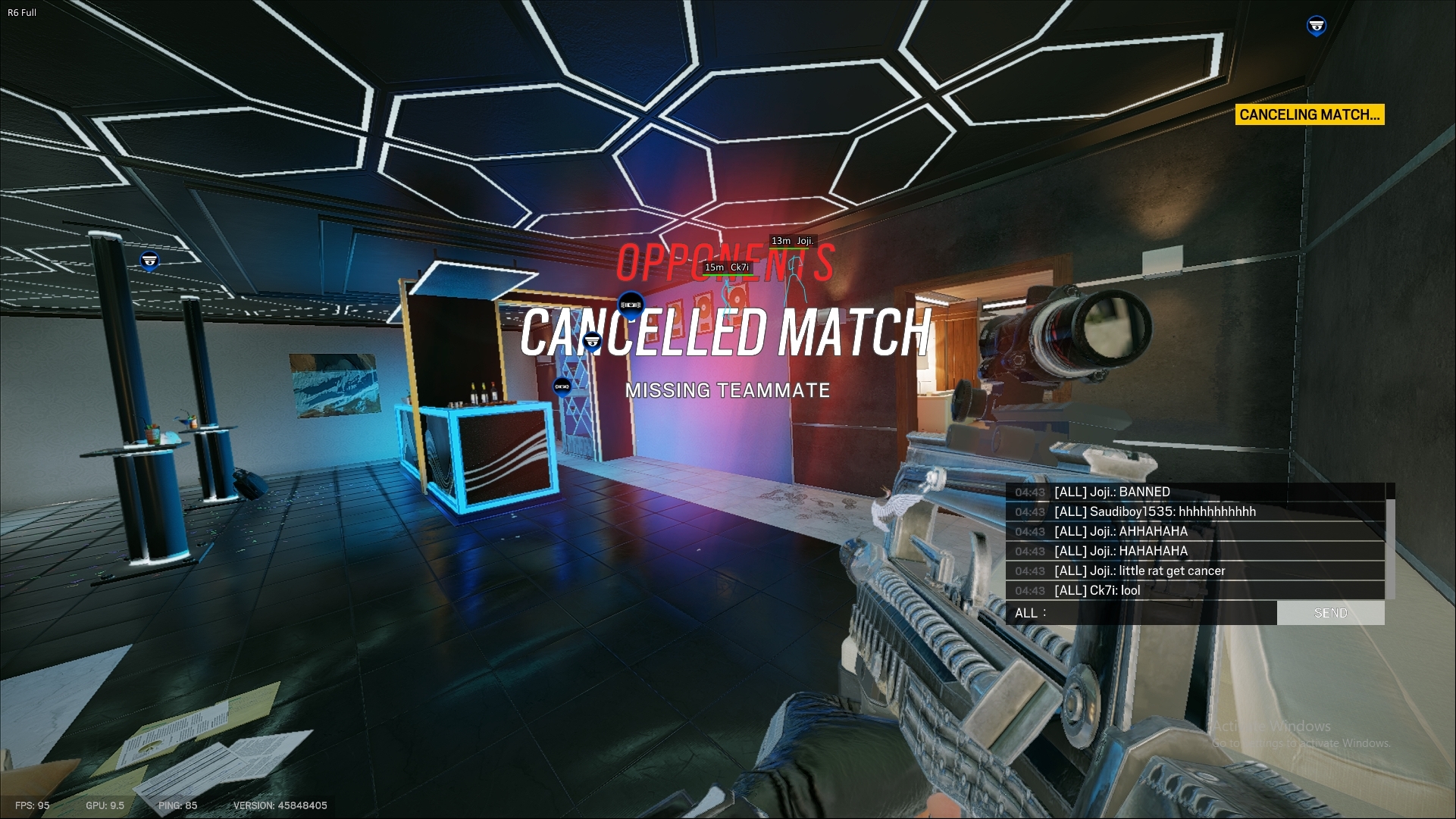This screenshot has height=819, width=1456.
Task: Click Ck7i's 'lool' chat message
Action: click(1095, 590)
